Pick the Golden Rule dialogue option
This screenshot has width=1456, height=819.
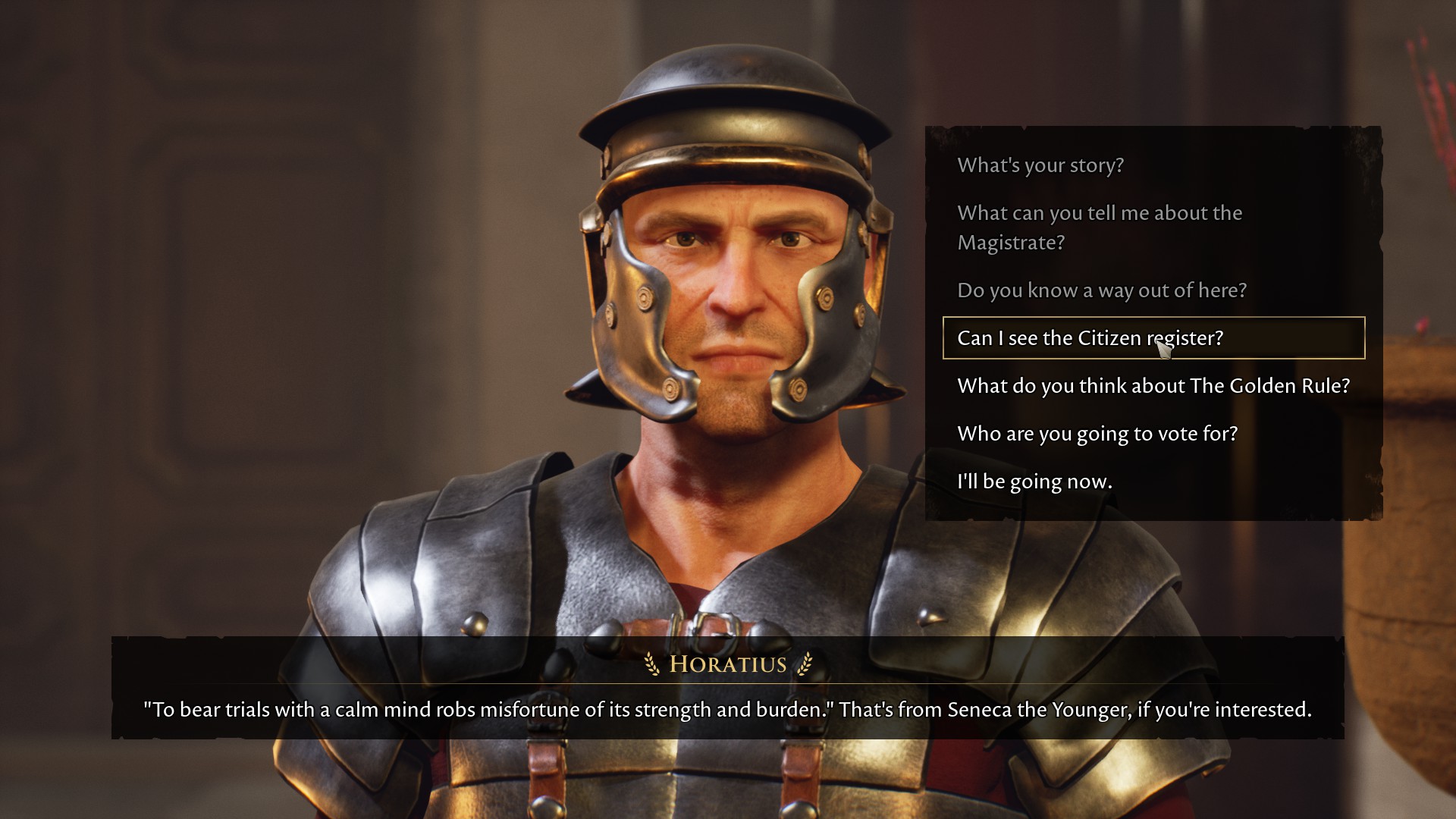1153,386
